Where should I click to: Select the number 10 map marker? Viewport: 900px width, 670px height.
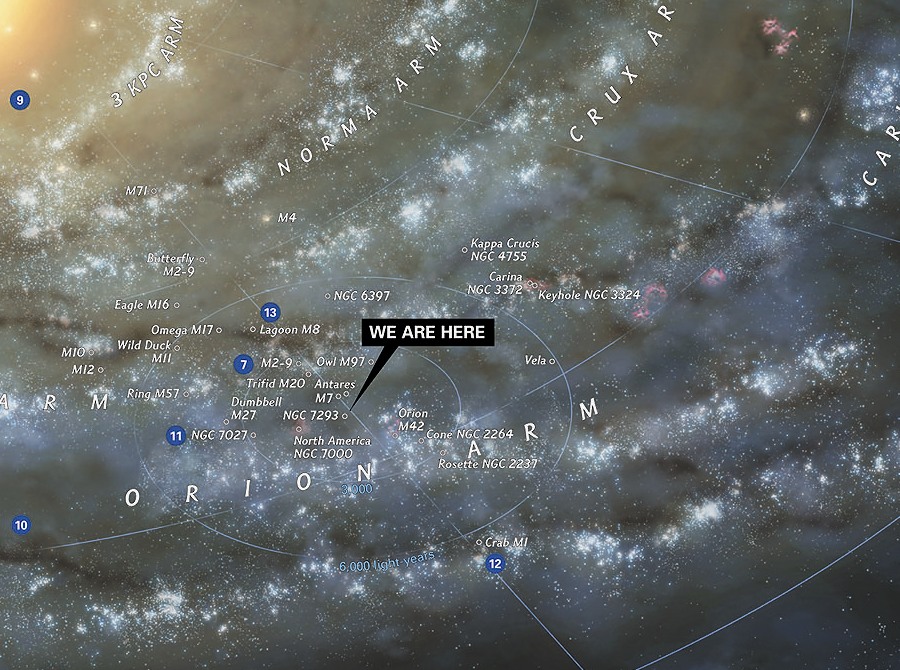(x=20, y=524)
